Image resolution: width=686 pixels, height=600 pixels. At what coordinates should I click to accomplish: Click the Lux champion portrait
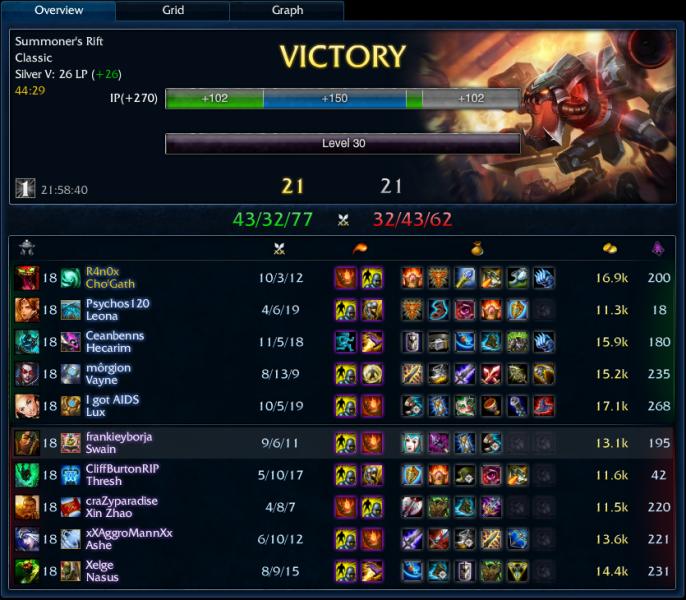26,406
